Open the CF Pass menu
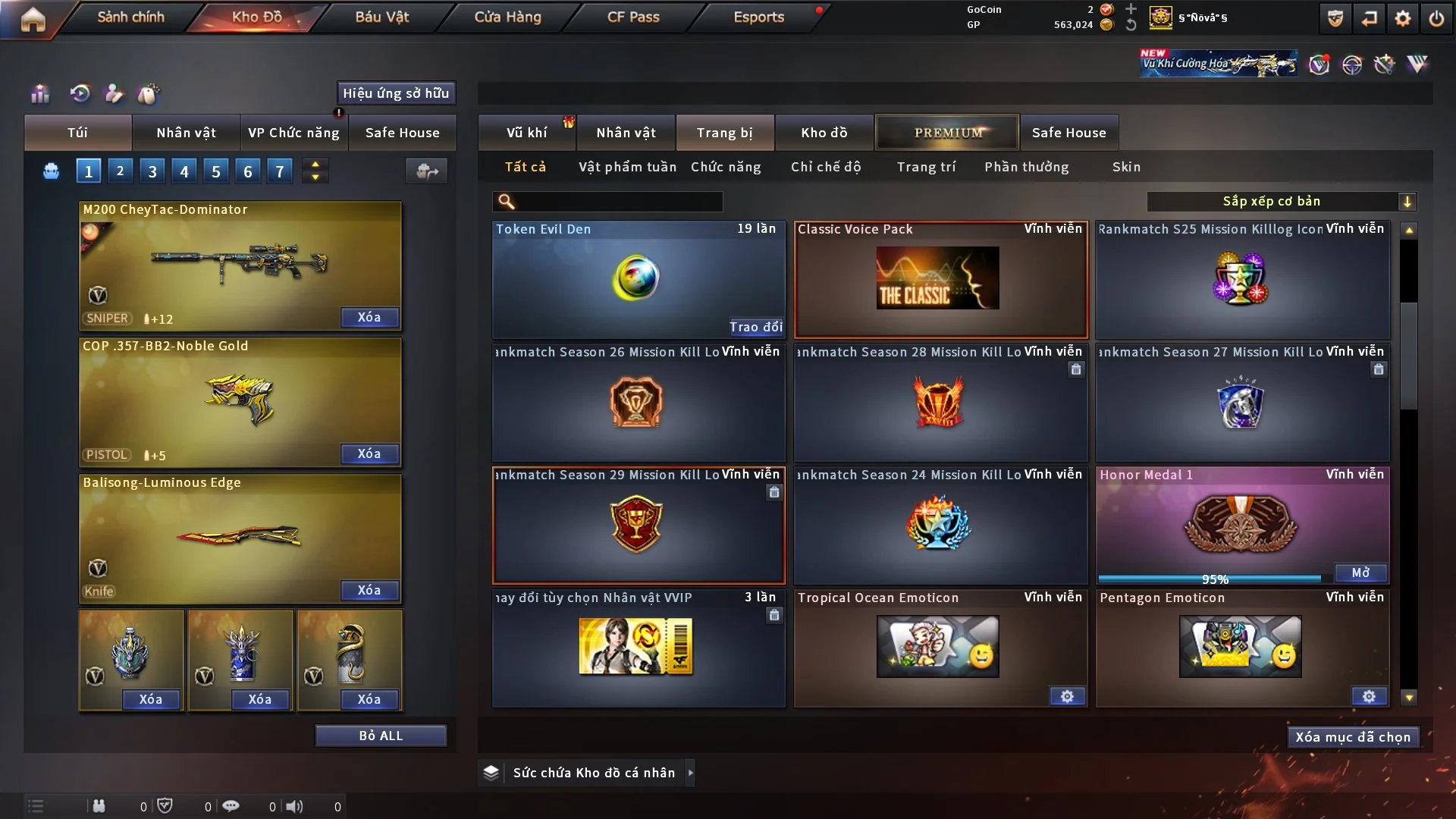Image resolution: width=1456 pixels, height=819 pixels. (633, 17)
